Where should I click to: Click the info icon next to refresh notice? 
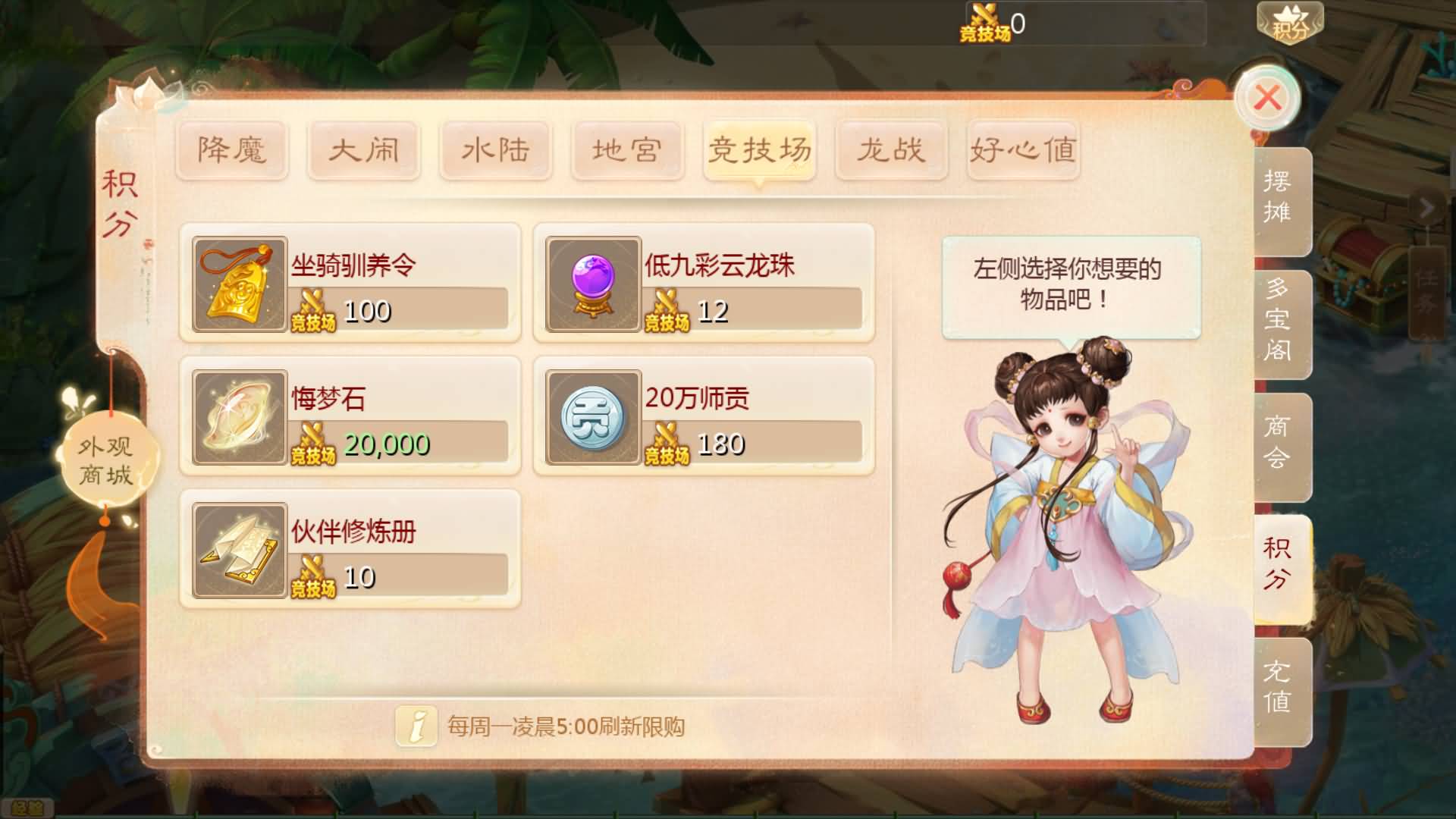click(416, 725)
